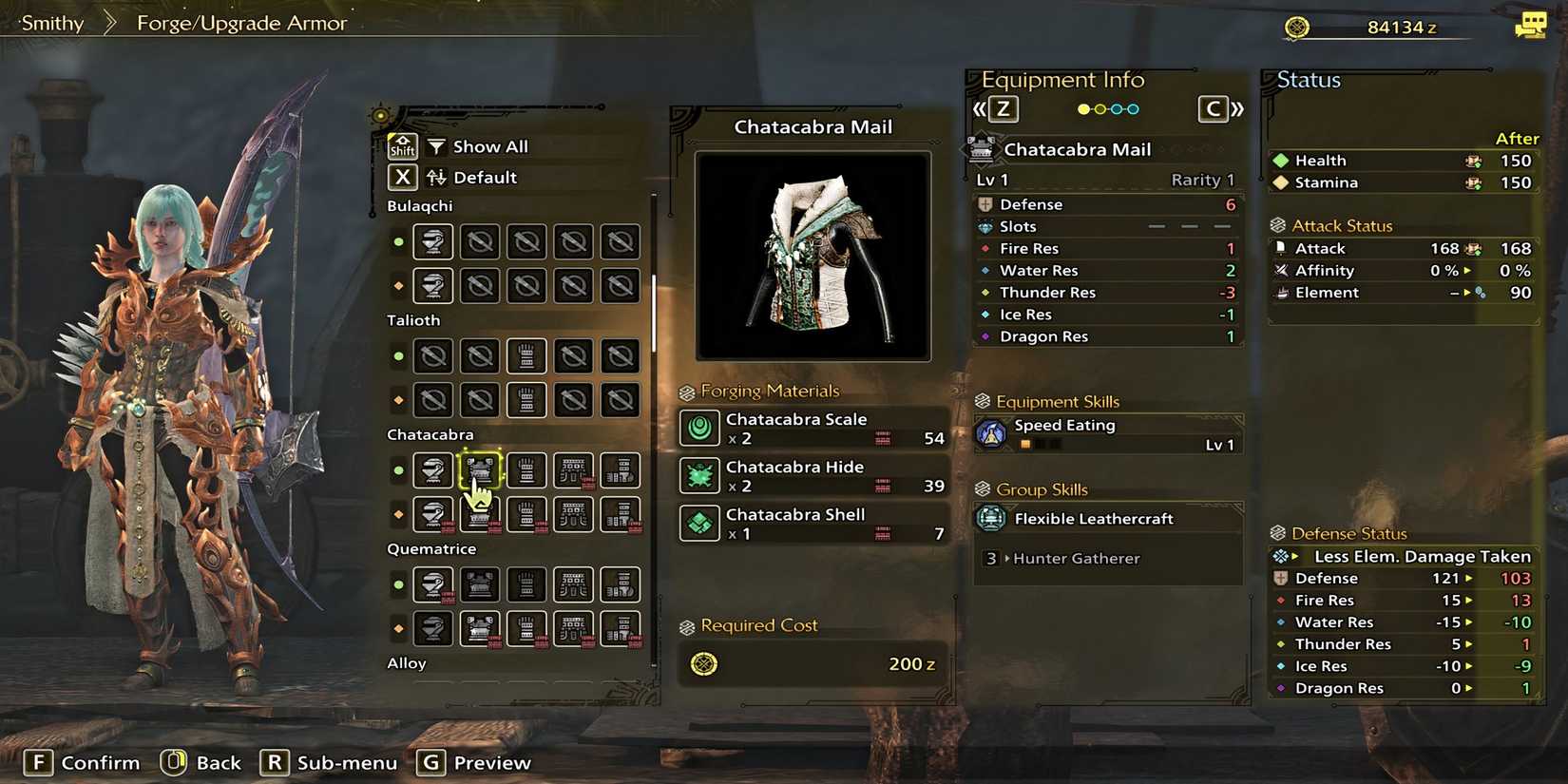Select the Quematrice leg armor icon
The height and width of the screenshot is (784, 1568).
620,584
